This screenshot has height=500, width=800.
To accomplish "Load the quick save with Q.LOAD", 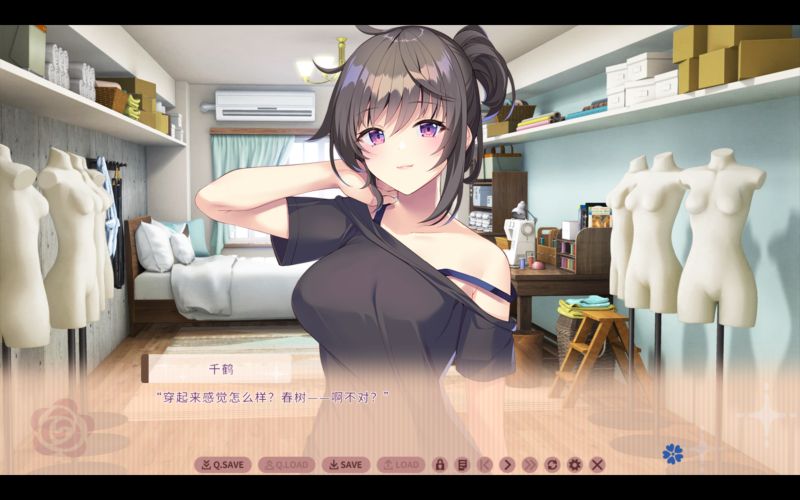I will click(286, 464).
